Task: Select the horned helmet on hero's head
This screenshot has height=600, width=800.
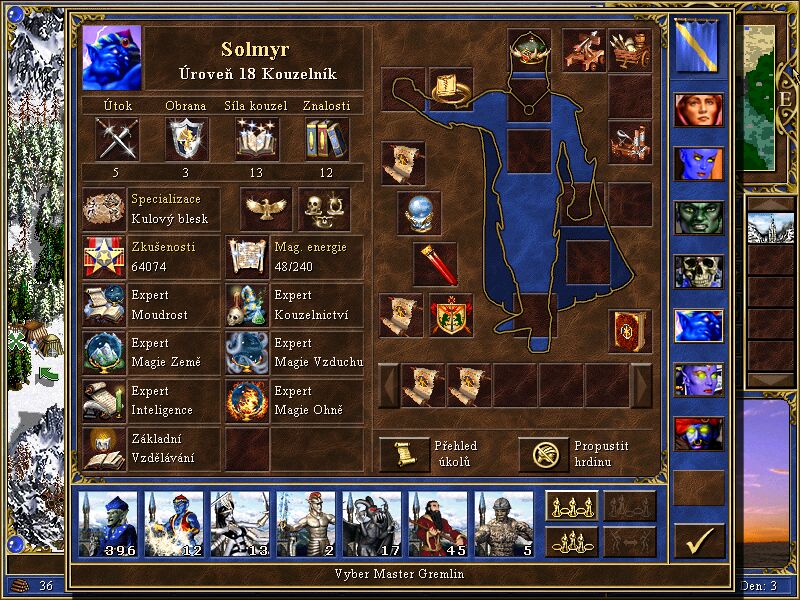Action: [528, 49]
